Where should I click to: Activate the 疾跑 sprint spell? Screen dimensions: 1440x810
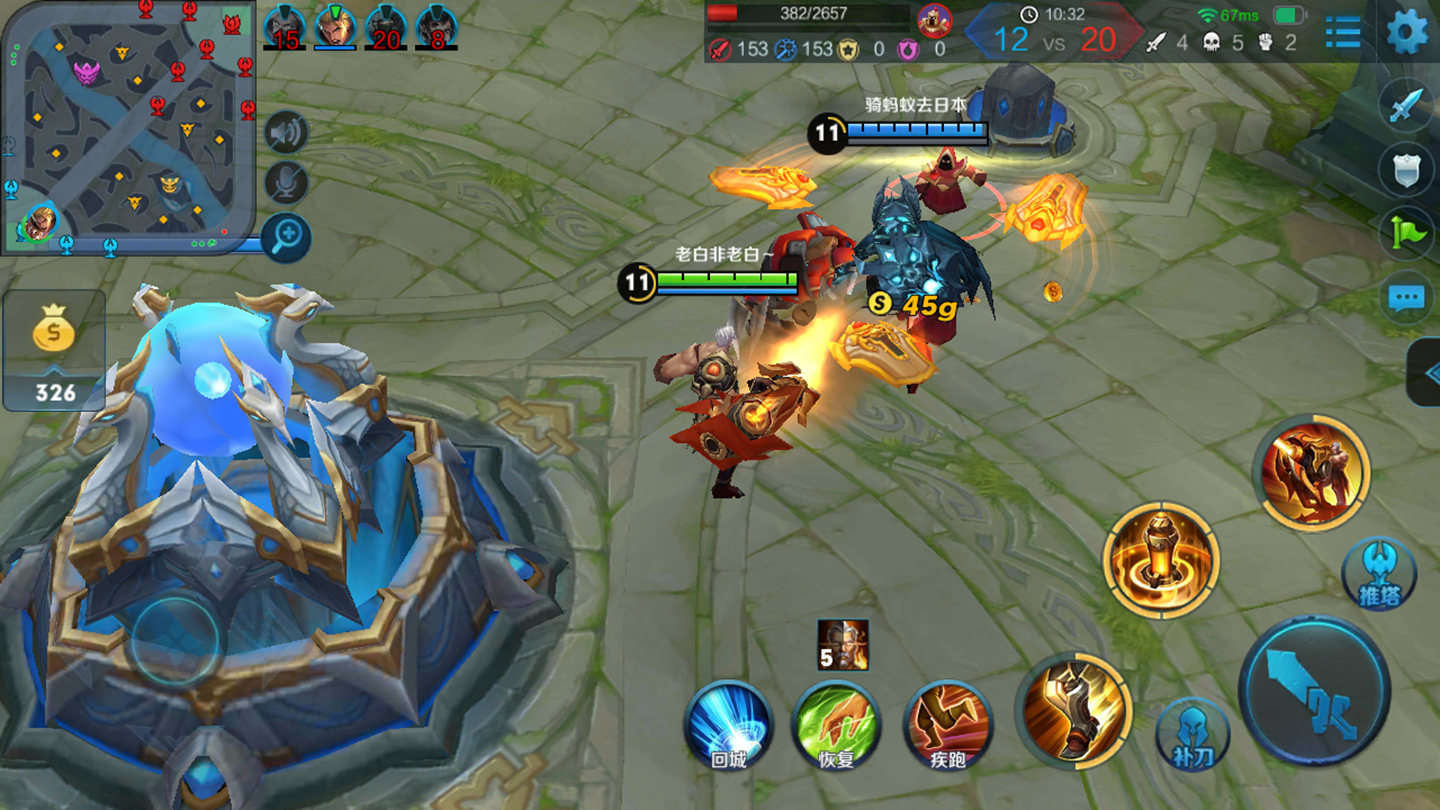(947, 726)
